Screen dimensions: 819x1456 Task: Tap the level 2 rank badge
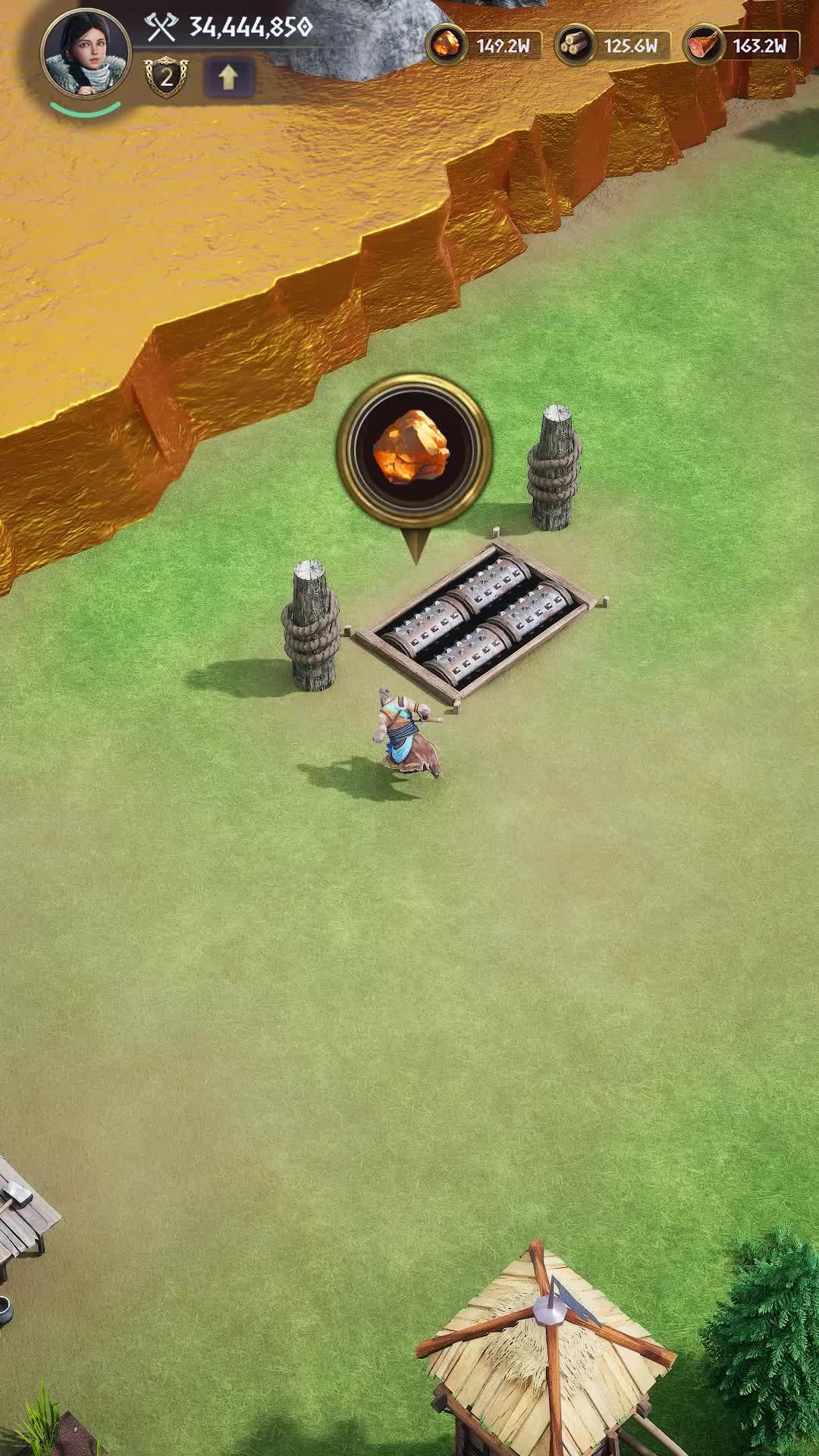click(165, 77)
